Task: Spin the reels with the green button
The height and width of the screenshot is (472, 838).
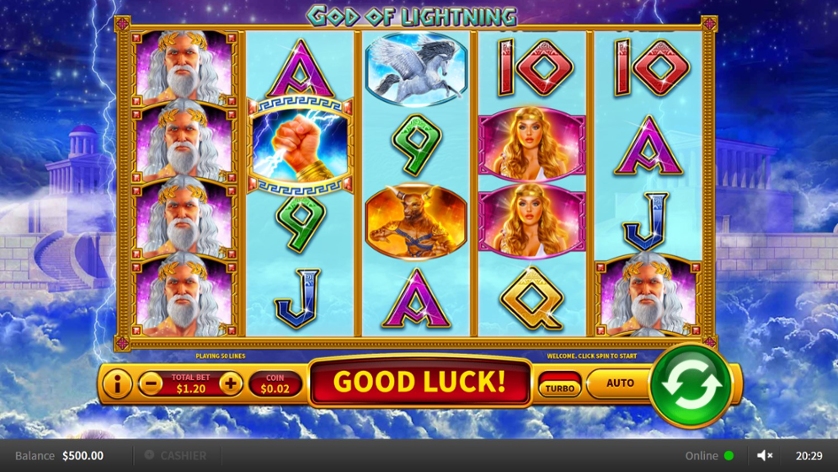Action: pos(690,385)
